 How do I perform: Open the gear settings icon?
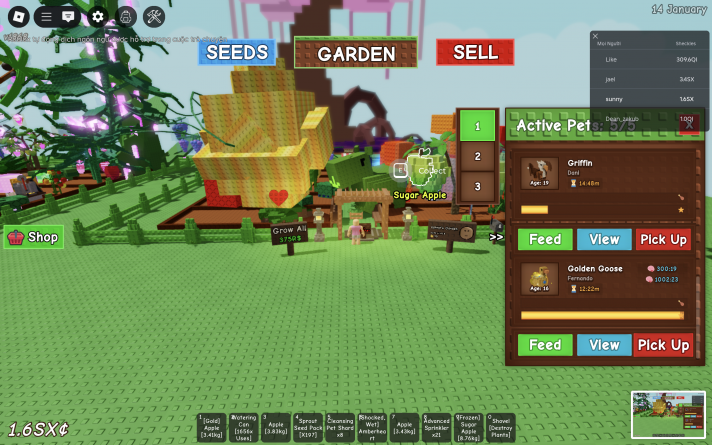[97, 16]
